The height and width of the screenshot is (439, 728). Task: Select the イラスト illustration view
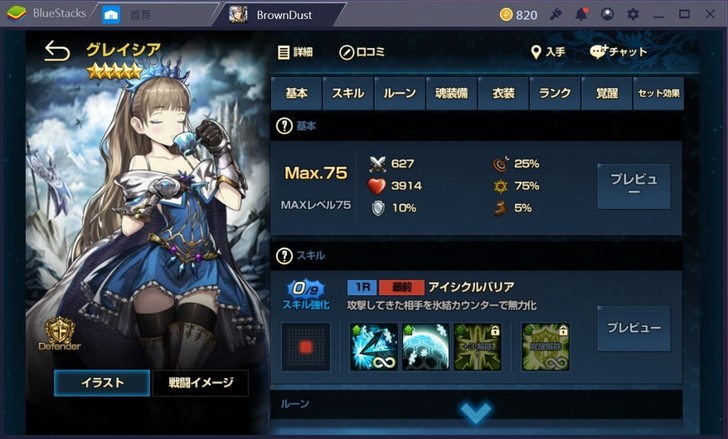(x=102, y=382)
